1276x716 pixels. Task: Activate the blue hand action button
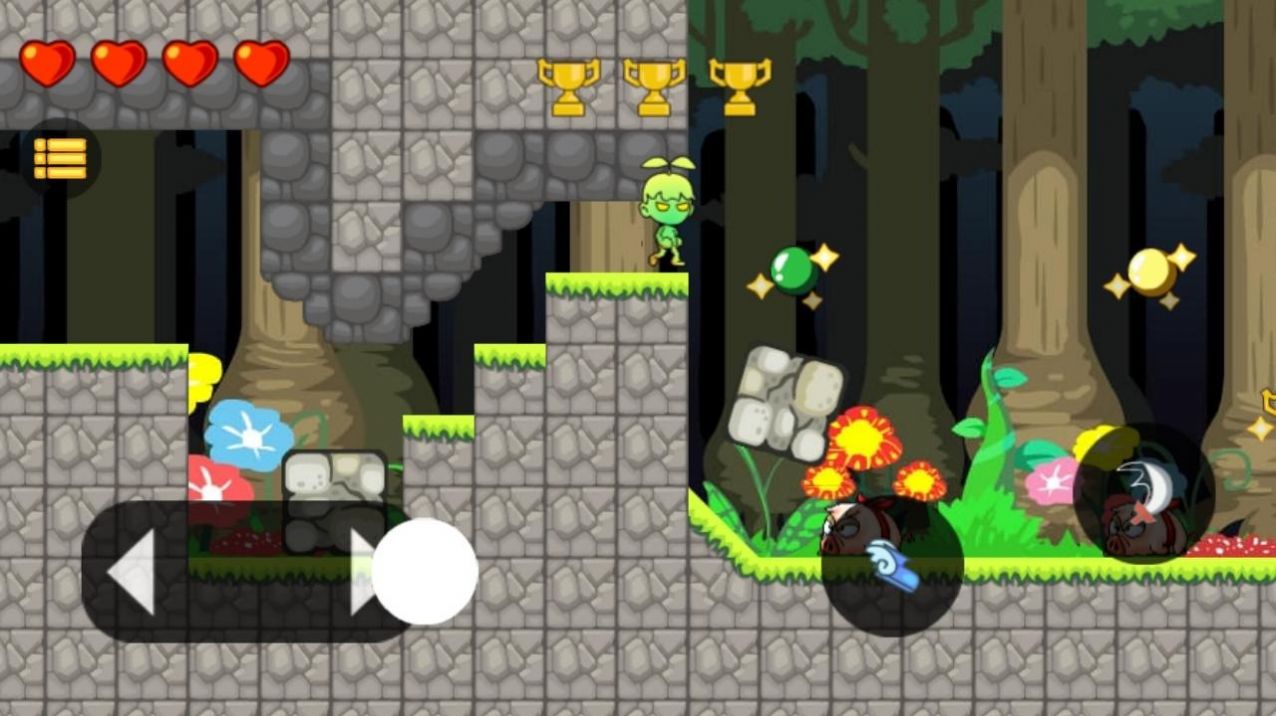point(892,565)
